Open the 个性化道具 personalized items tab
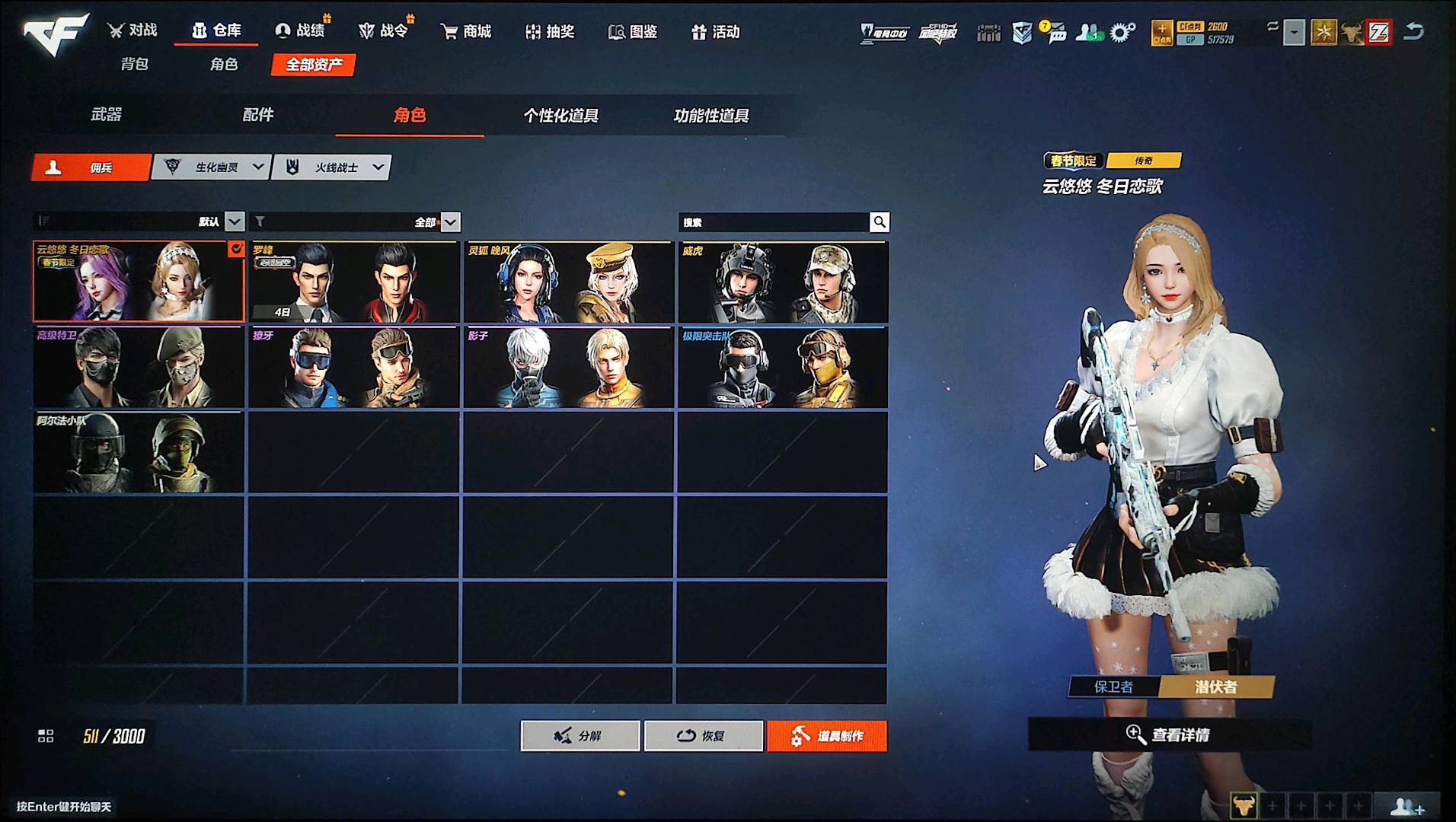The image size is (1456, 822). [561, 116]
